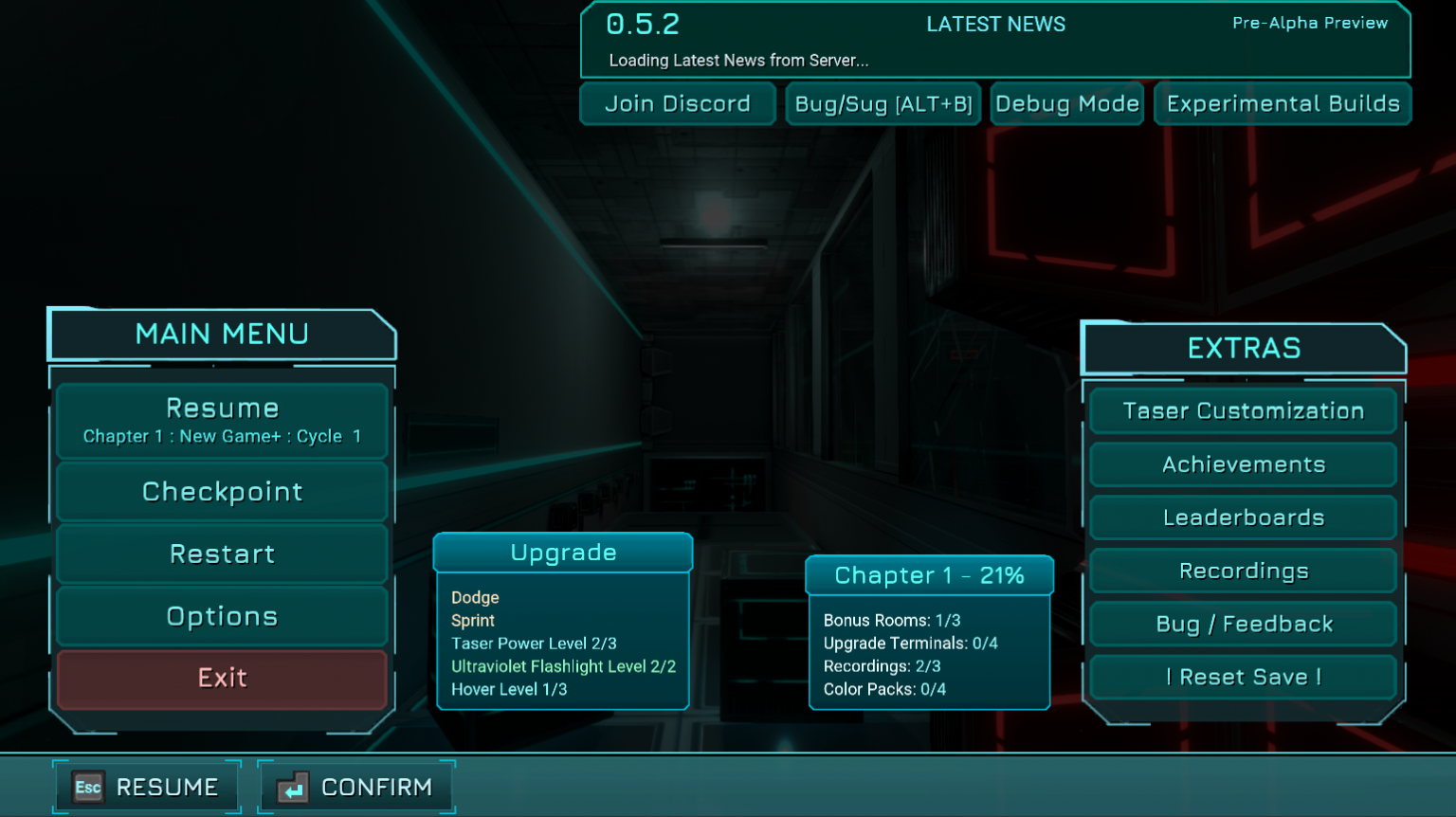Viewport: 1456px width, 817px height.
Task: Click the Esc key icon next to RESUME
Action: pos(87,787)
